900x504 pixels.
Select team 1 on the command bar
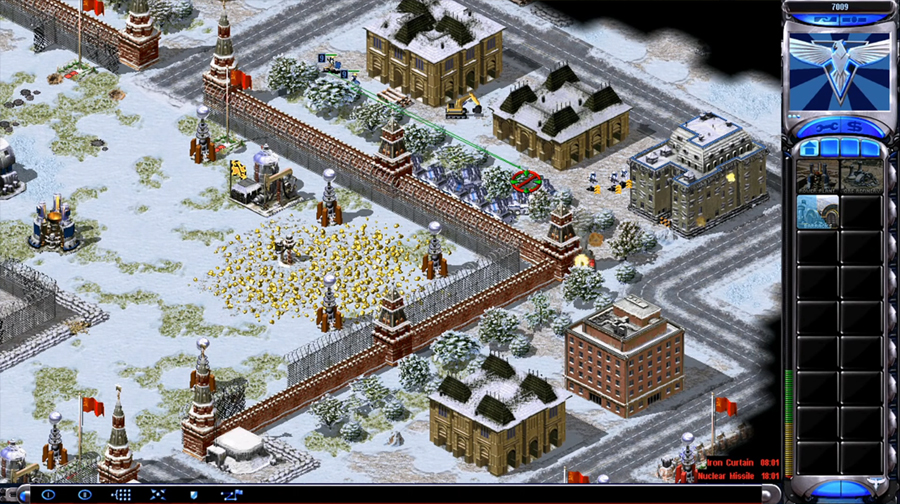pos(48,495)
